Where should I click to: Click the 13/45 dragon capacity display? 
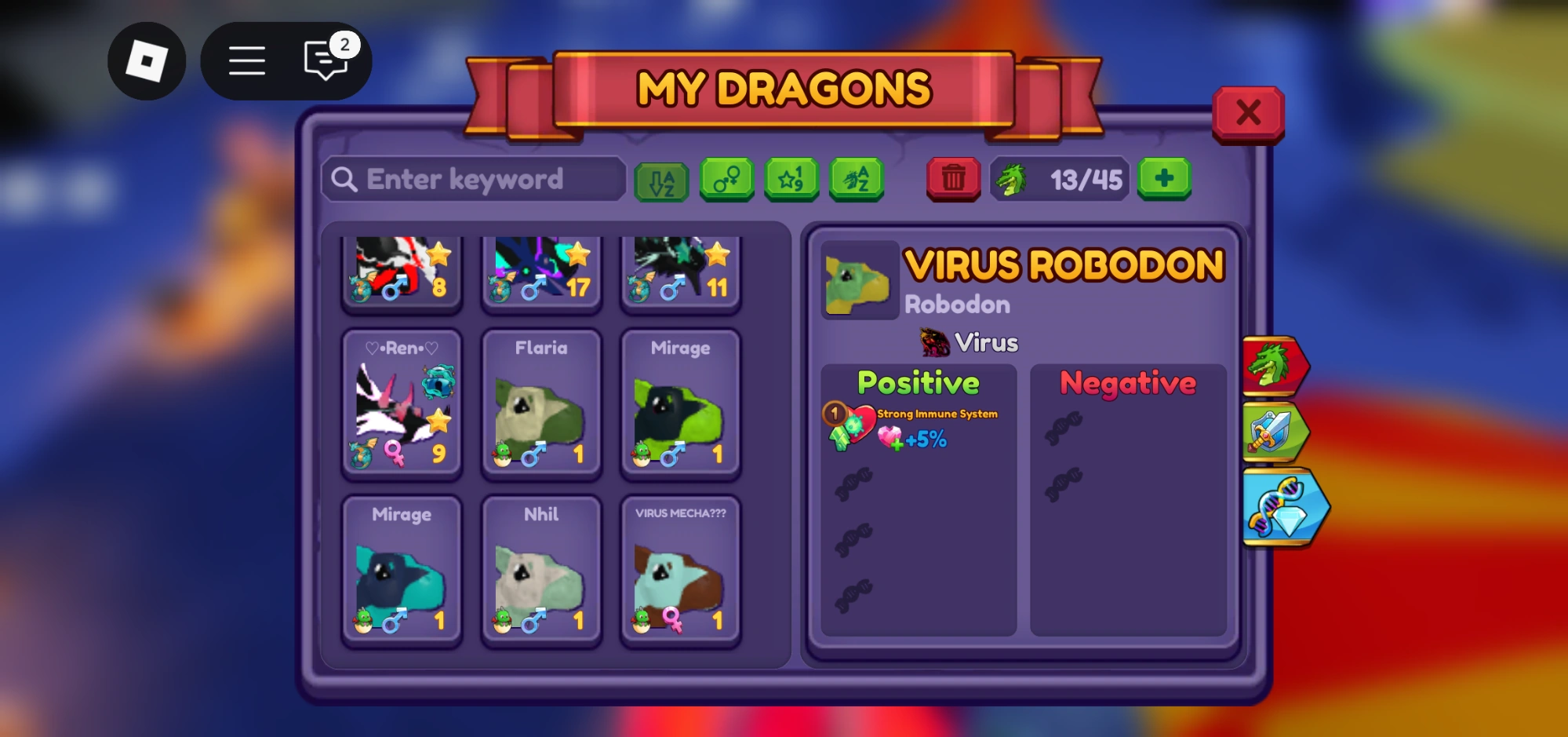point(1060,179)
